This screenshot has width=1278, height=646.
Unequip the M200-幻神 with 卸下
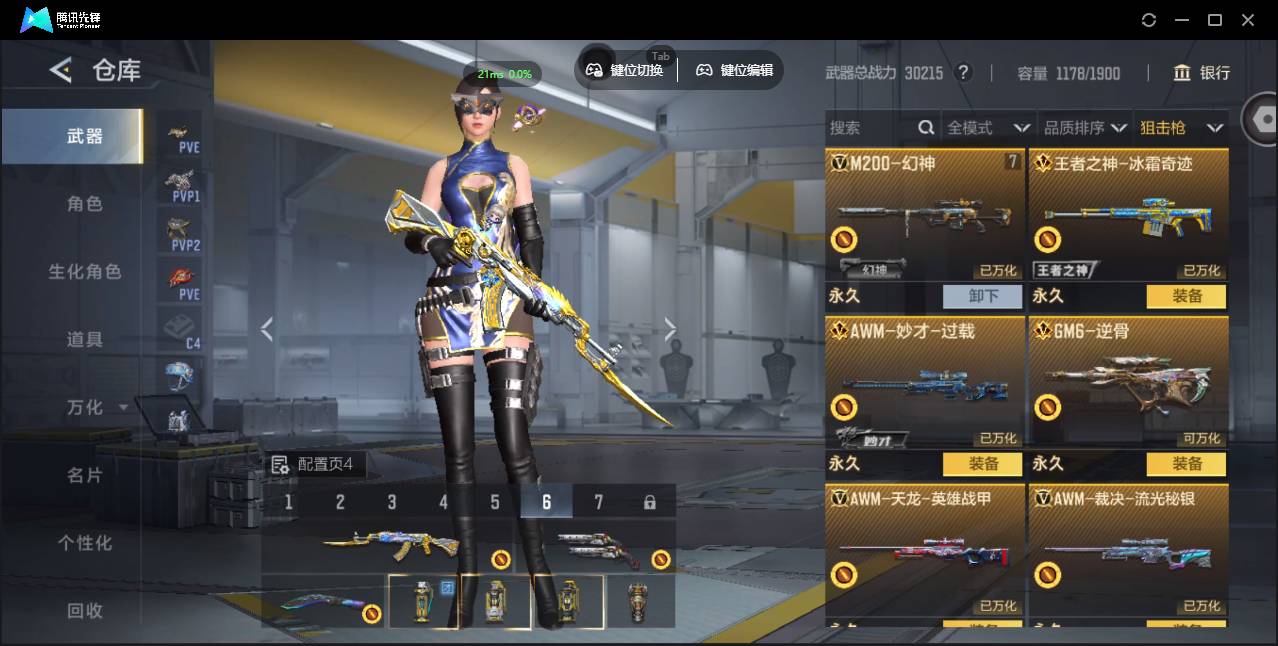pos(983,296)
